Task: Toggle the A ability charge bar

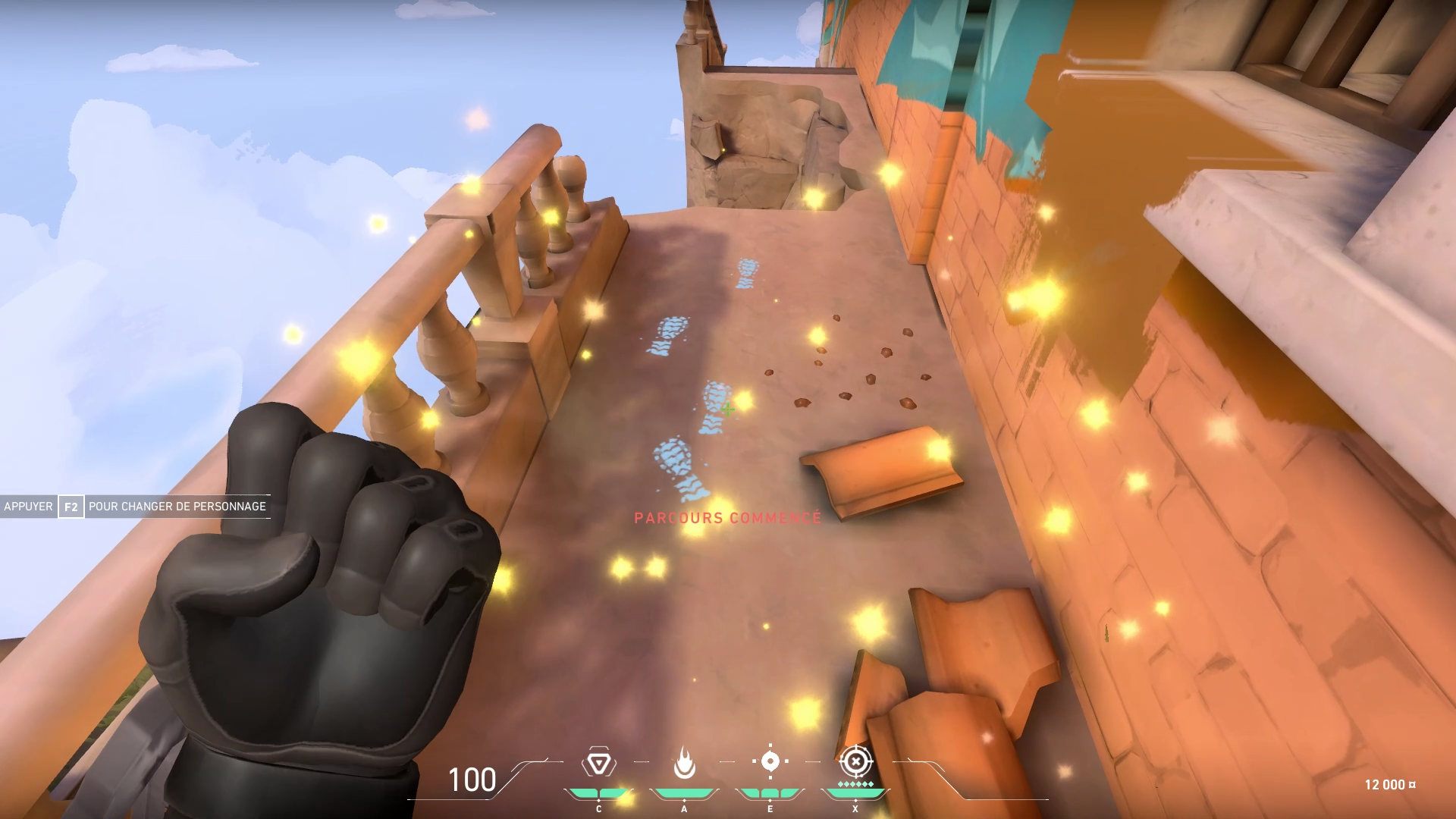Action: 684,793
